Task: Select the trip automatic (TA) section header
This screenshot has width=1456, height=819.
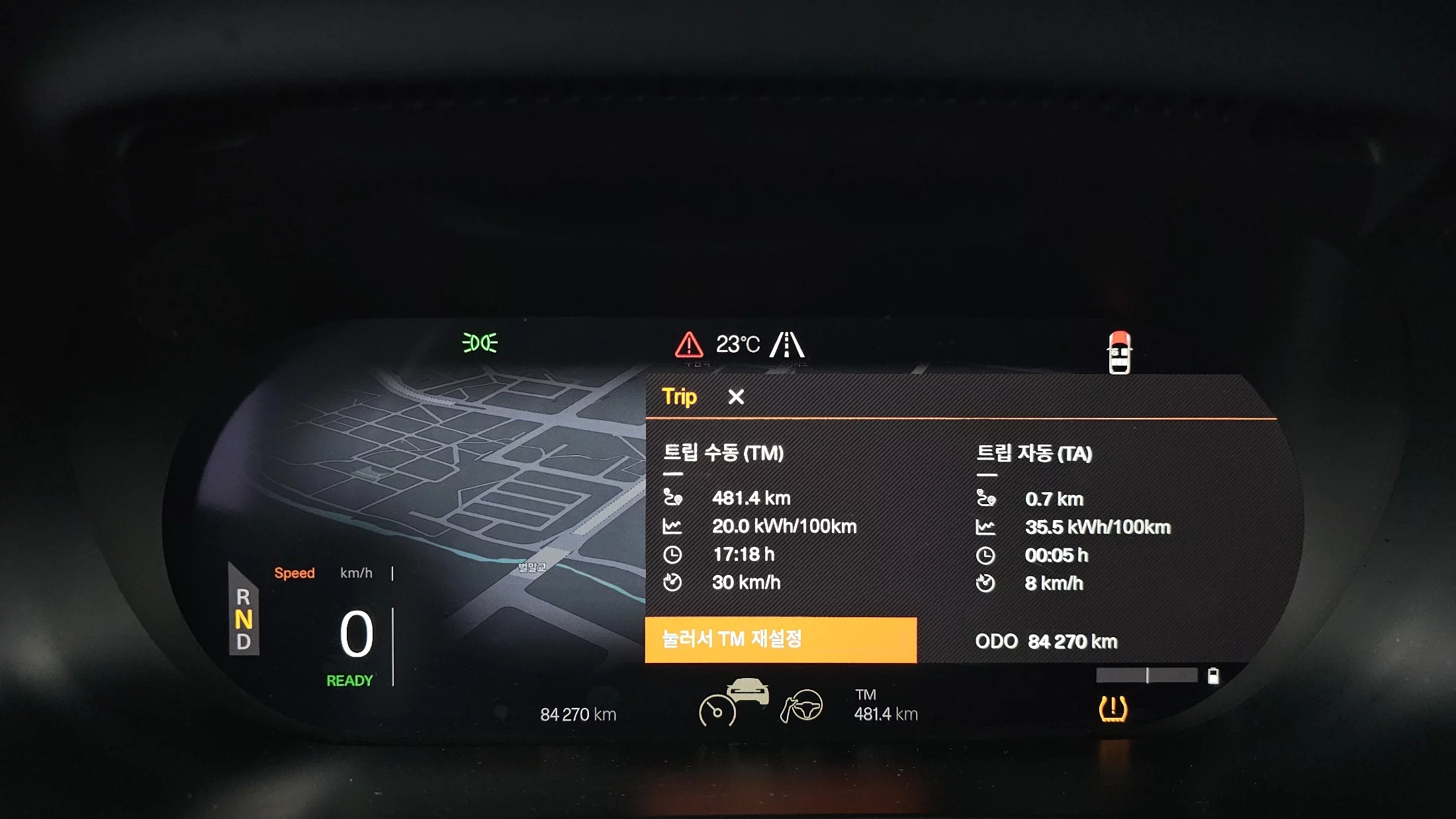Action: pos(1034,454)
